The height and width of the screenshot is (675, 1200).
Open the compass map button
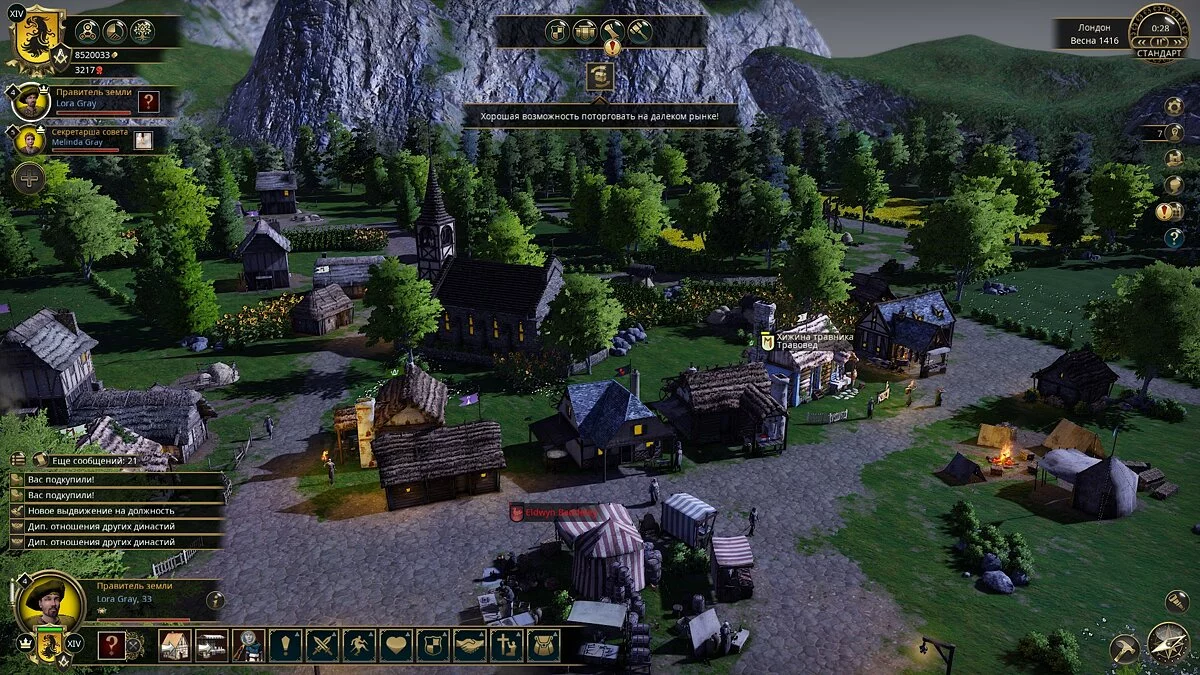click(1168, 644)
